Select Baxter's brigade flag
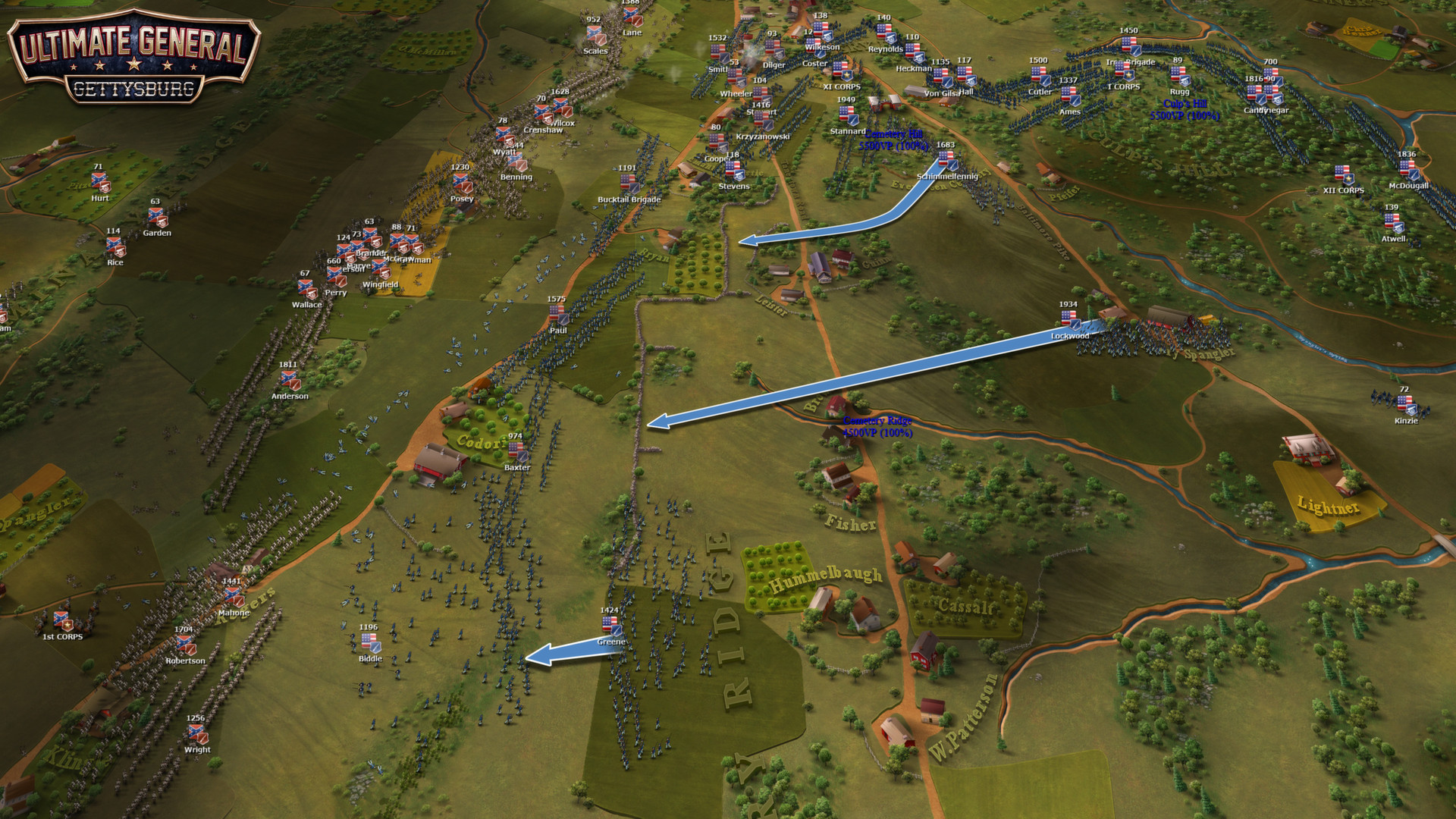 tap(516, 451)
